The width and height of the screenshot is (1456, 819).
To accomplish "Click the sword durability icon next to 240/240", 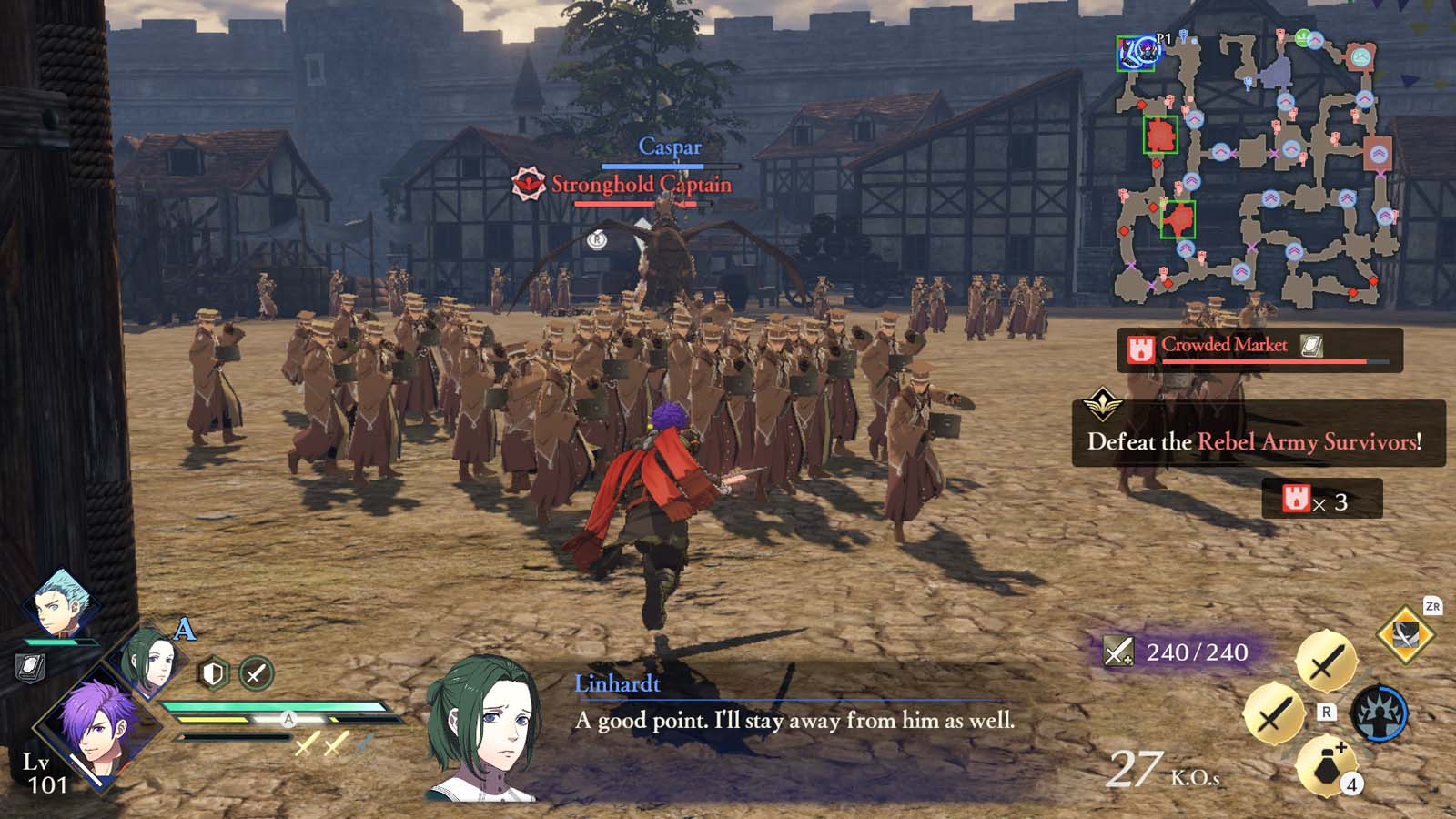I will coord(1121,650).
